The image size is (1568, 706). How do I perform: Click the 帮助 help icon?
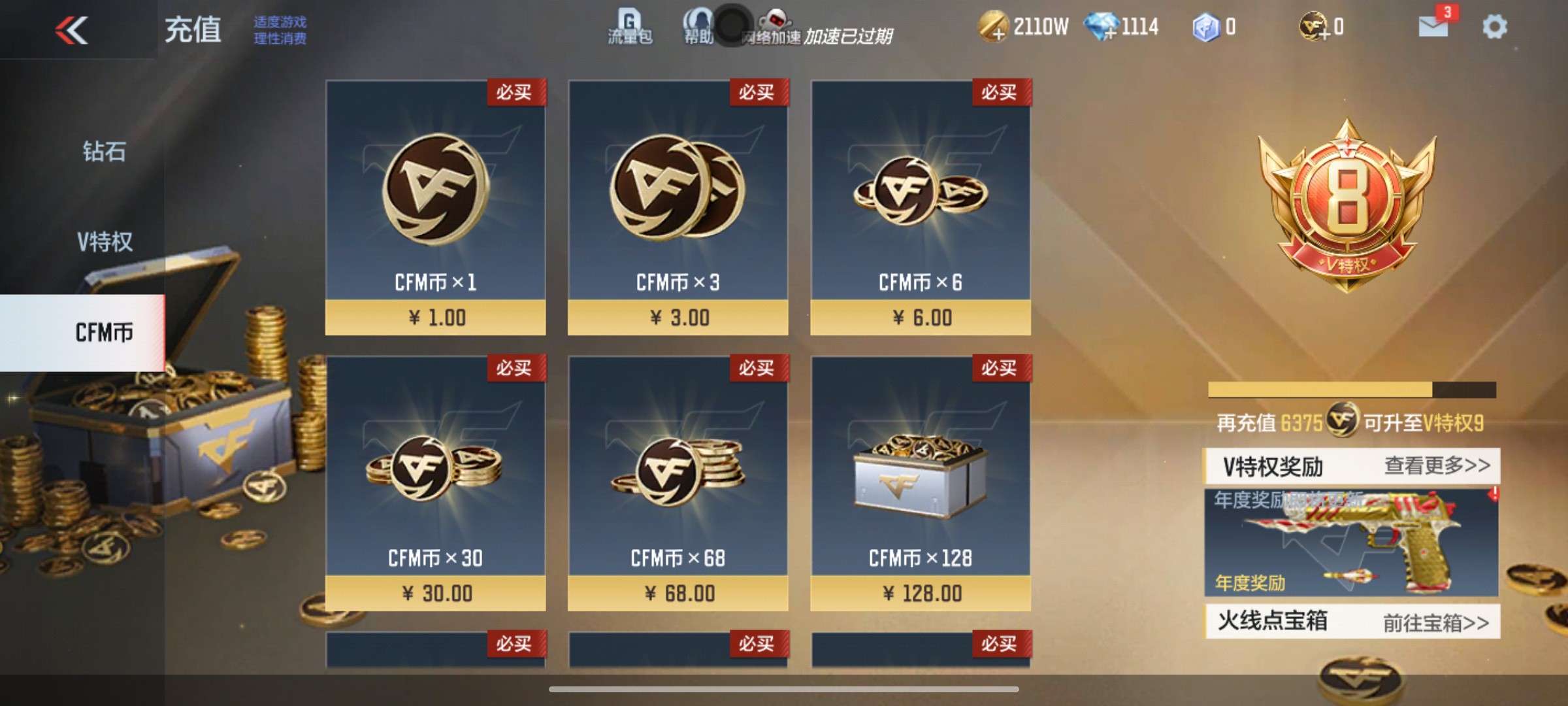tap(698, 27)
